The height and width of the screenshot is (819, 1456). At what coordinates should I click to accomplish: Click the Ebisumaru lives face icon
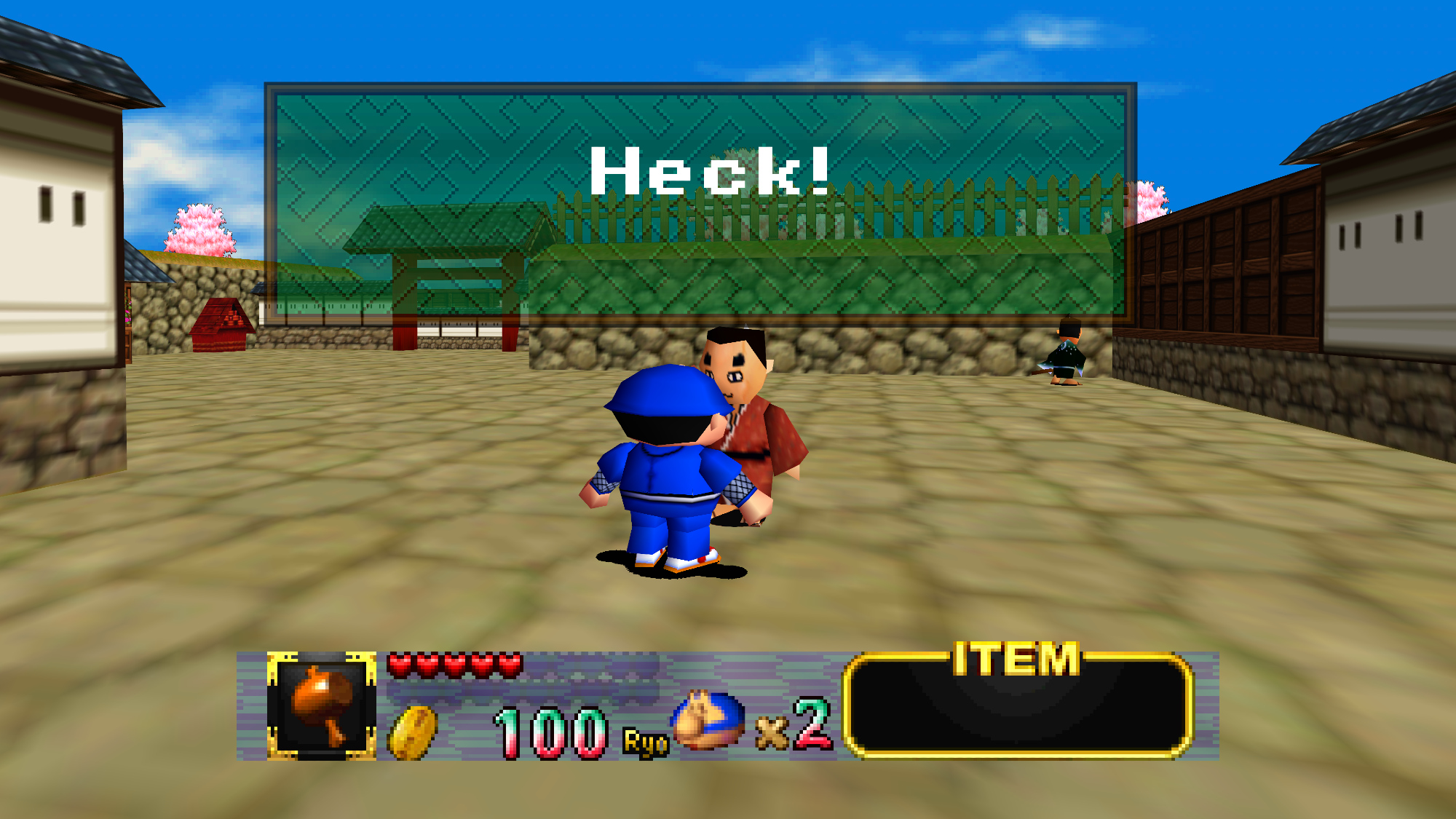tap(708, 721)
